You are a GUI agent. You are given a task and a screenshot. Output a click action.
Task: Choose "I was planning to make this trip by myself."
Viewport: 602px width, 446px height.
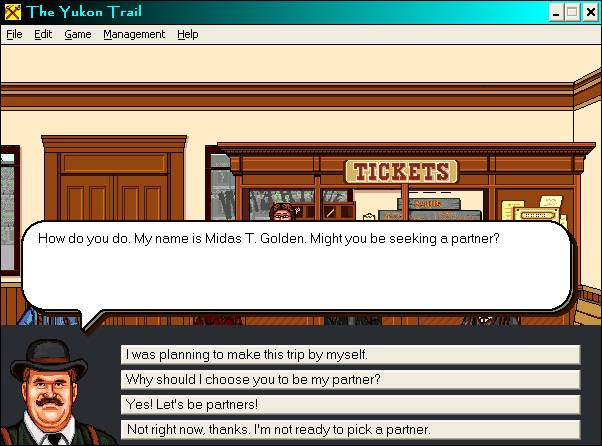[x=350, y=354]
